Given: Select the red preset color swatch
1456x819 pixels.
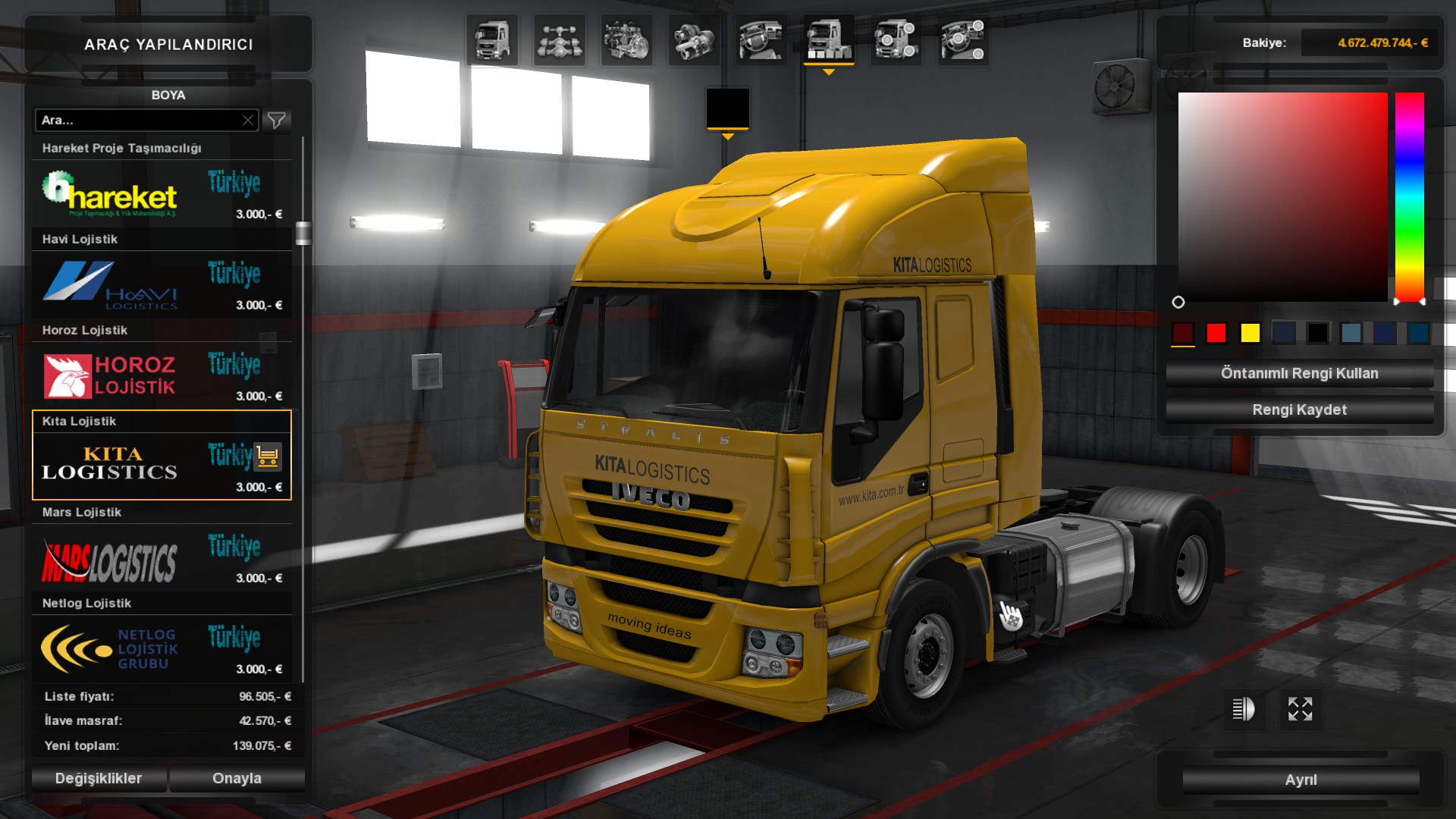Looking at the screenshot, I should [x=1216, y=332].
